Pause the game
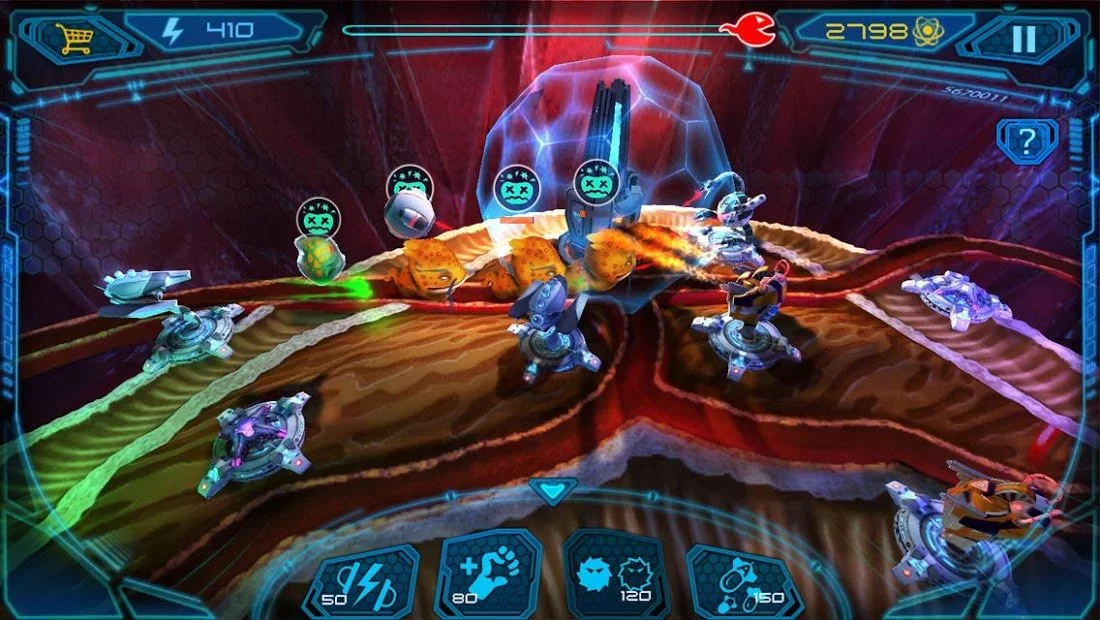 tap(1023, 38)
